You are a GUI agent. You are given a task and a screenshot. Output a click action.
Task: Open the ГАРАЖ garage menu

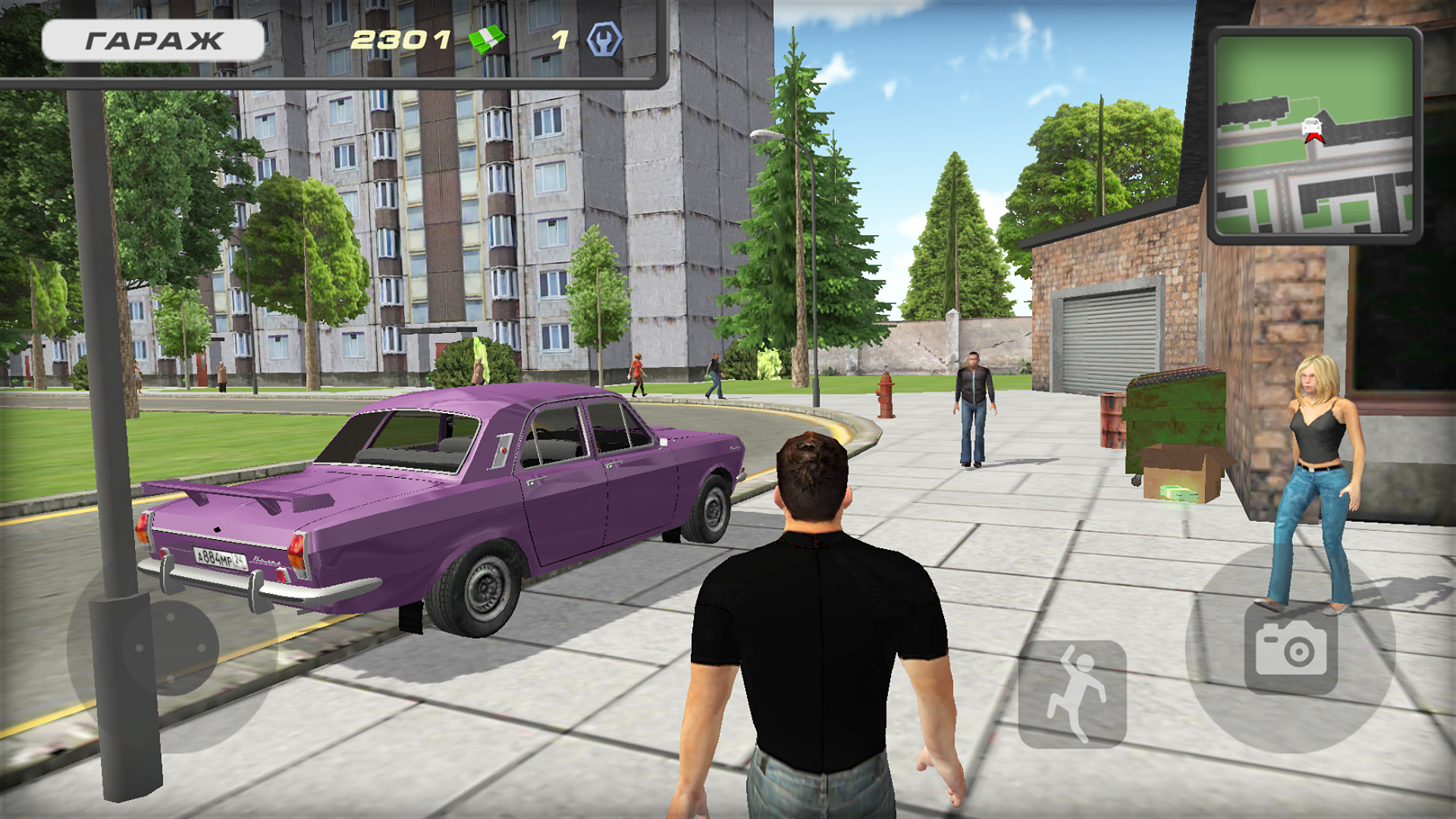pyautogui.click(x=153, y=40)
